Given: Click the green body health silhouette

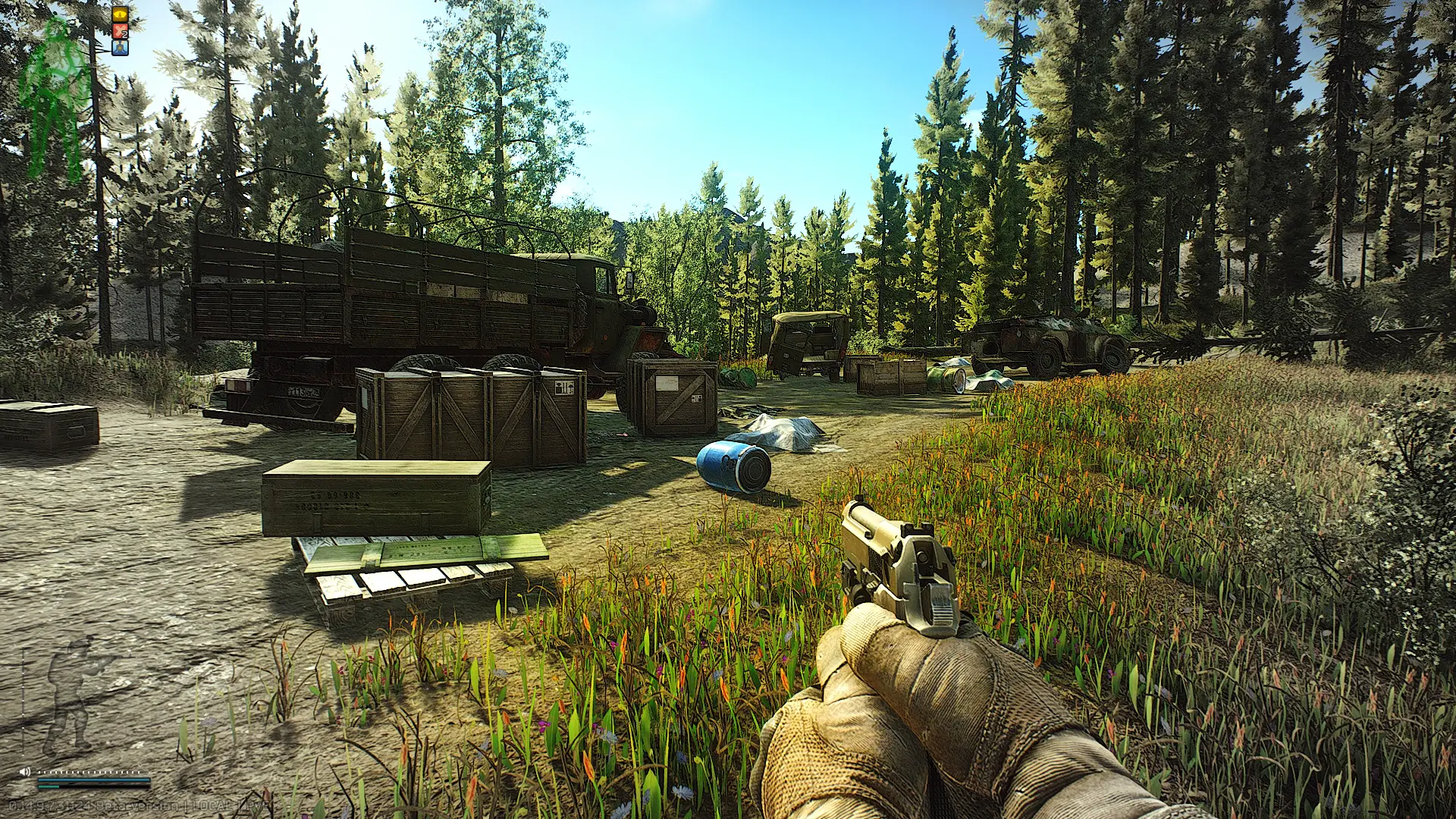Looking at the screenshot, I should pos(55,97).
